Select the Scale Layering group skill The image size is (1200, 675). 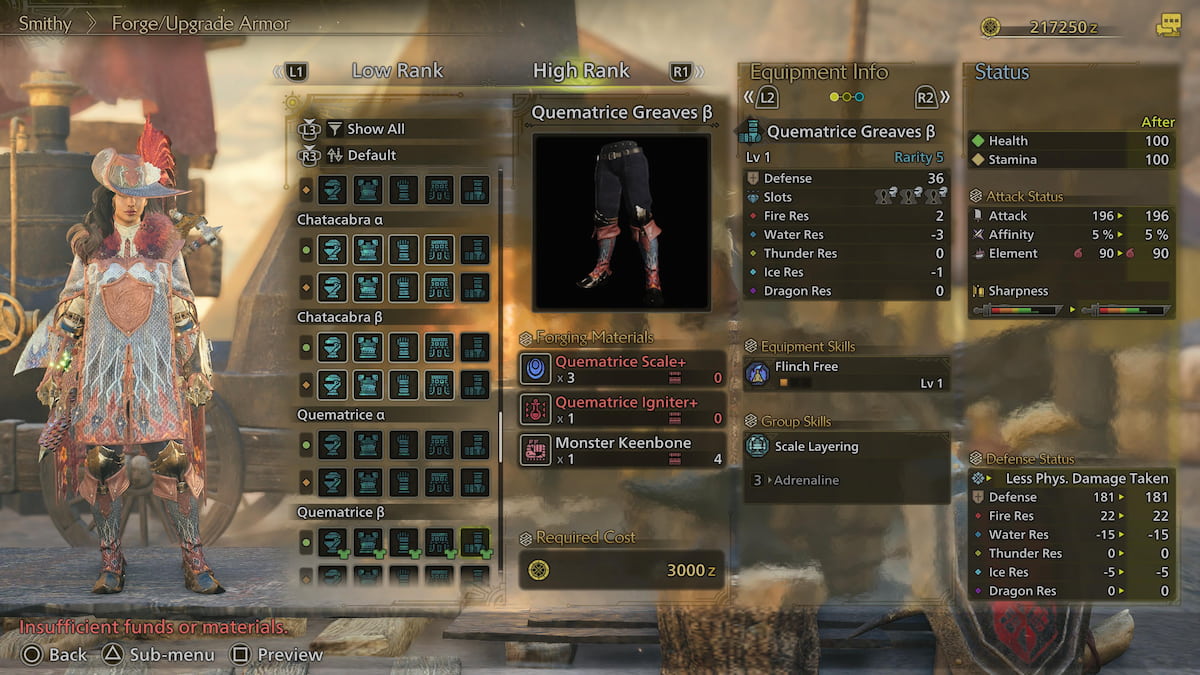click(x=846, y=447)
